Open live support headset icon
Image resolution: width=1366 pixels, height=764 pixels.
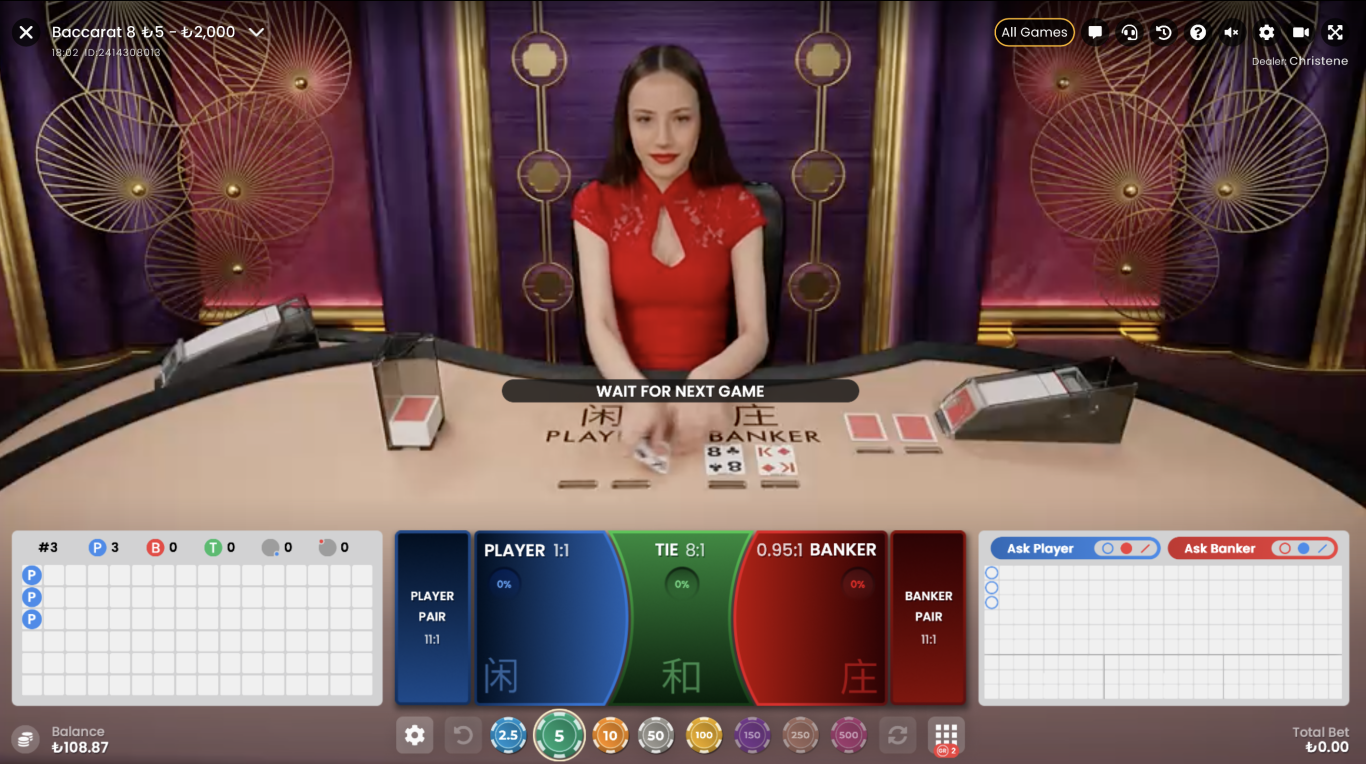click(x=1130, y=32)
